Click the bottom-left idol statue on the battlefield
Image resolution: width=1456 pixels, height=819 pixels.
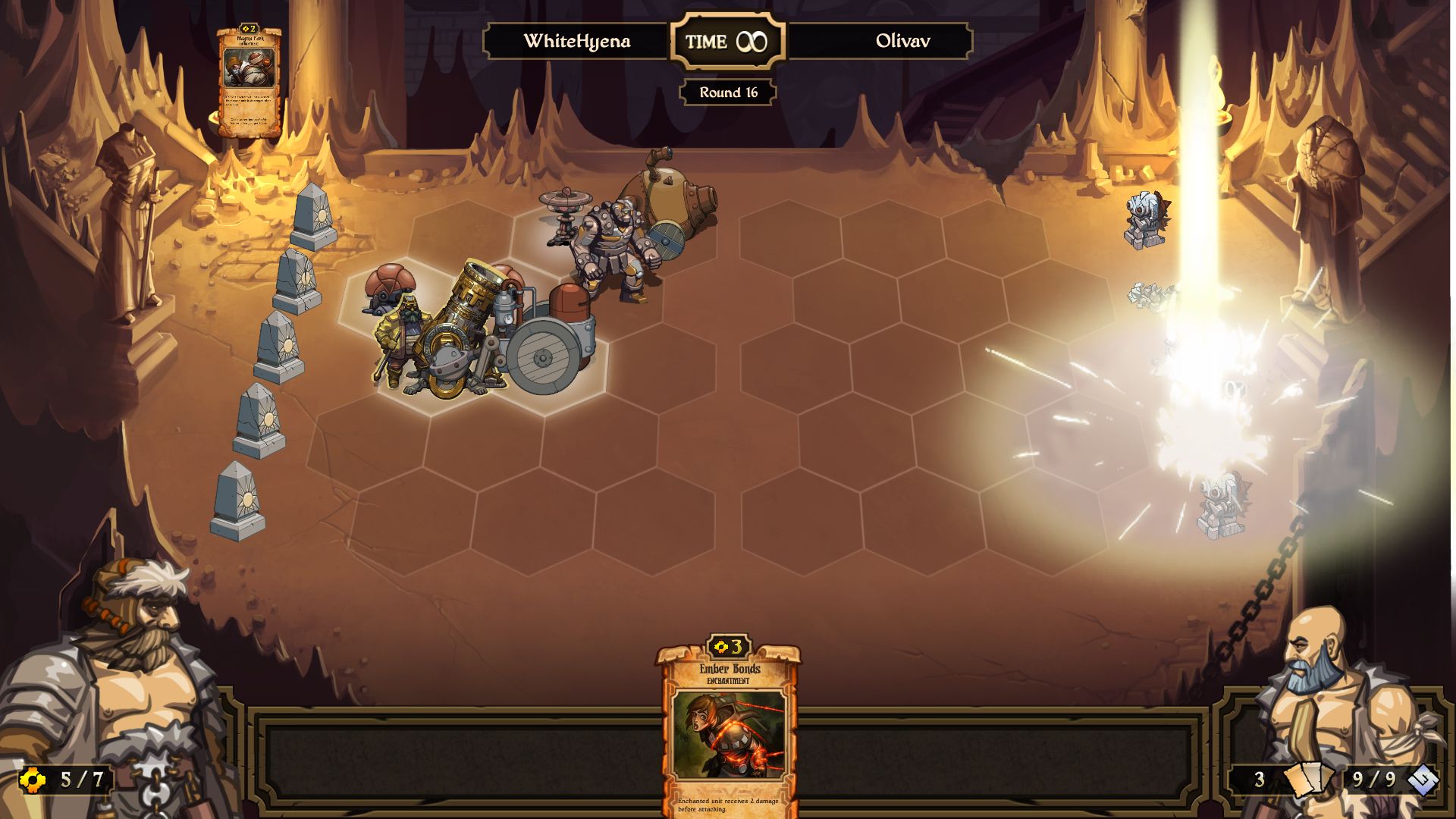click(x=239, y=497)
